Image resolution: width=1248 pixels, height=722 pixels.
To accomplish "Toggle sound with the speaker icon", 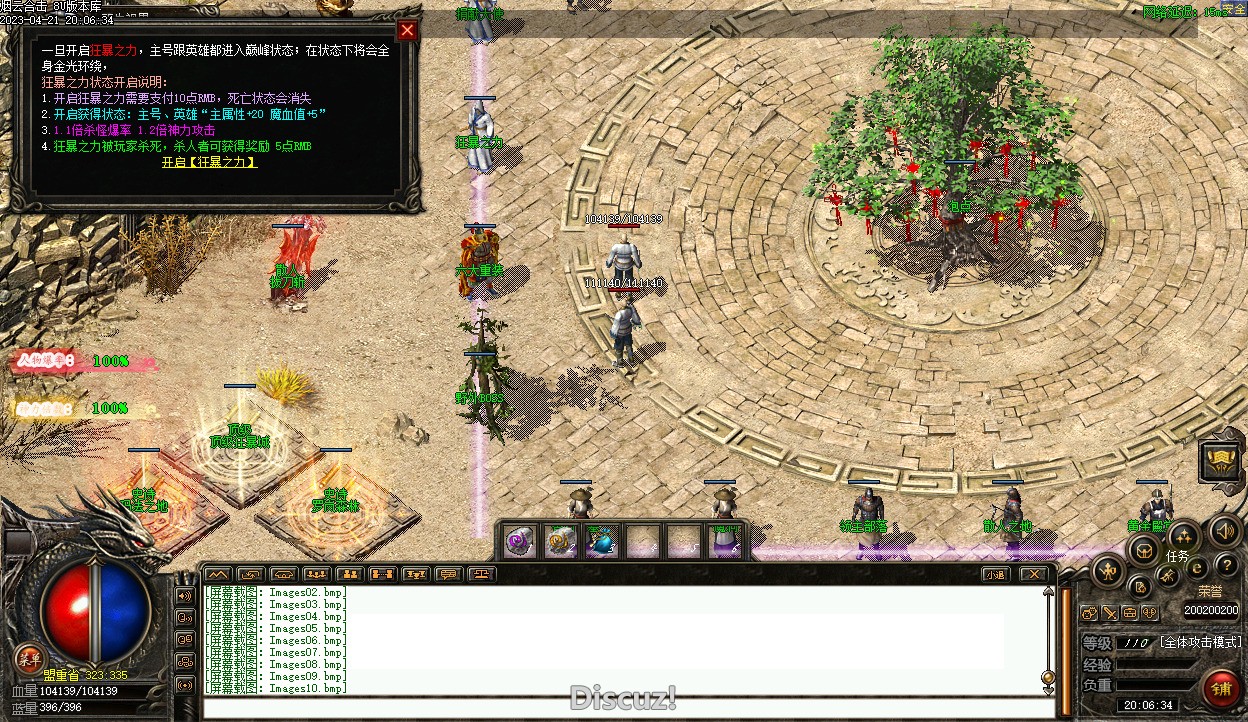I will tap(1224, 531).
